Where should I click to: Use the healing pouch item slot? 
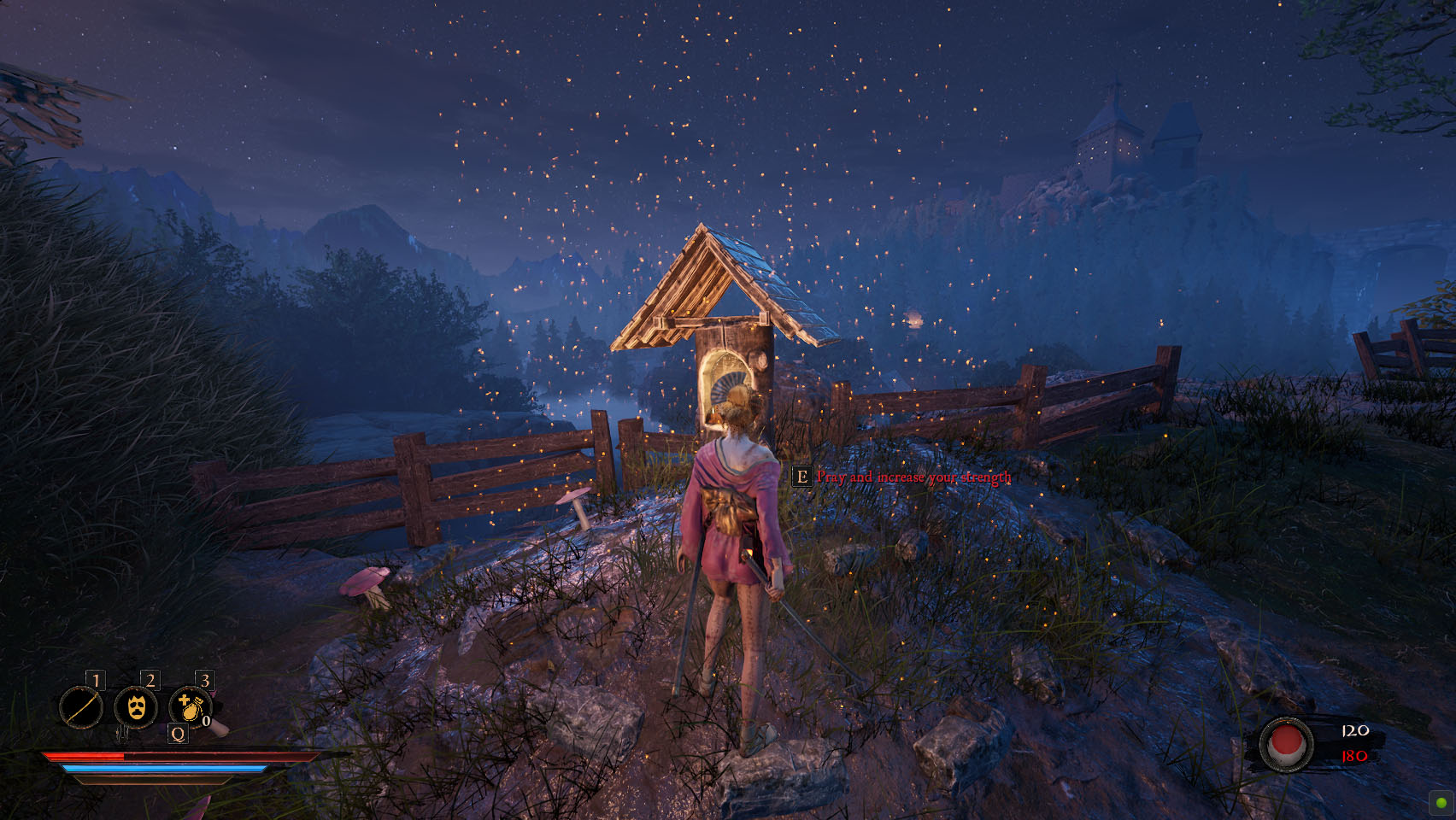pyautogui.click(x=190, y=708)
